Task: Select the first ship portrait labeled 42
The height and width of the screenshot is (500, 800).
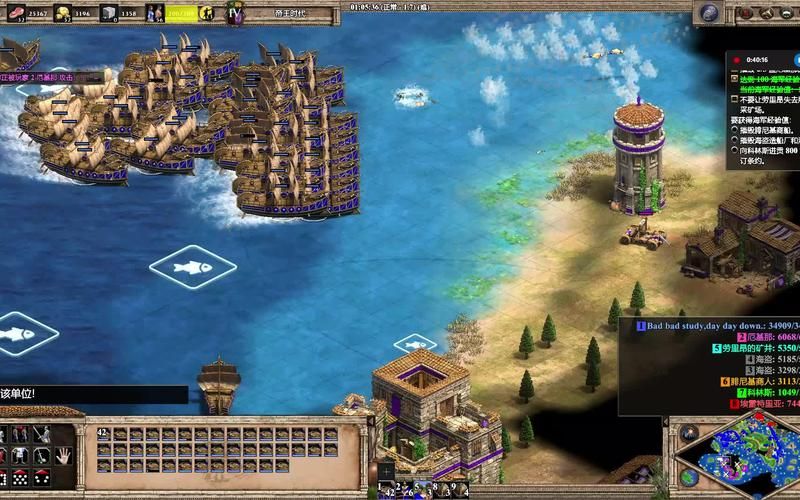Action: (x=103, y=435)
